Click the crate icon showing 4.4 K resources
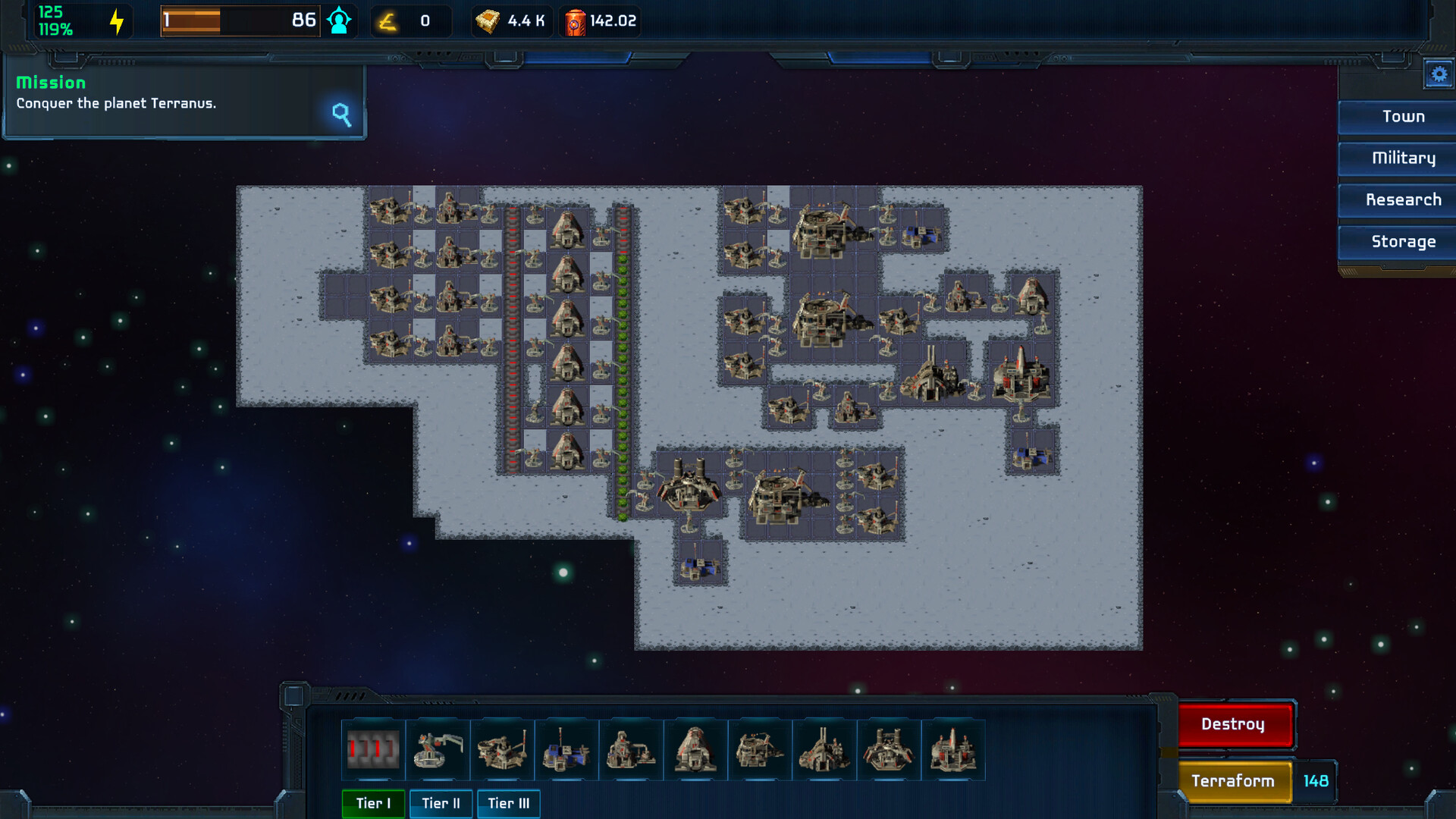The height and width of the screenshot is (819, 1456). pyautogui.click(x=489, y=20)
